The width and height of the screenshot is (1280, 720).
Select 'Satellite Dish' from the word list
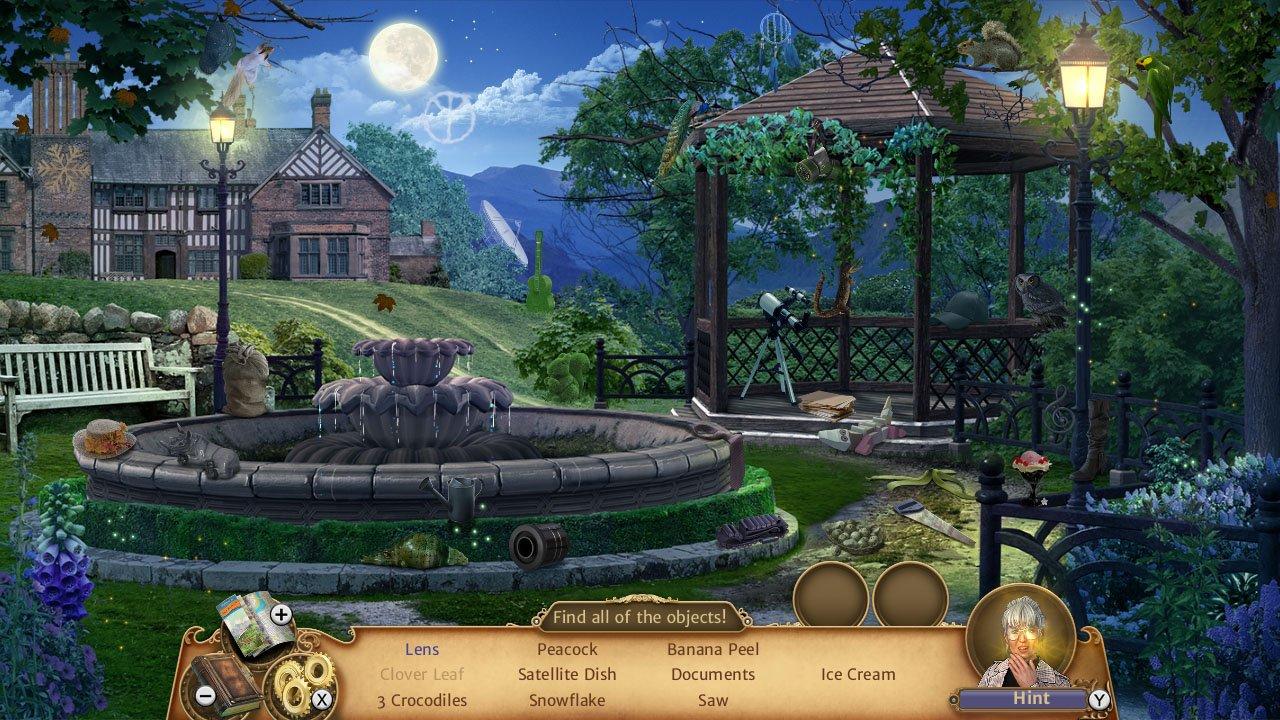(x=568, y=674)
